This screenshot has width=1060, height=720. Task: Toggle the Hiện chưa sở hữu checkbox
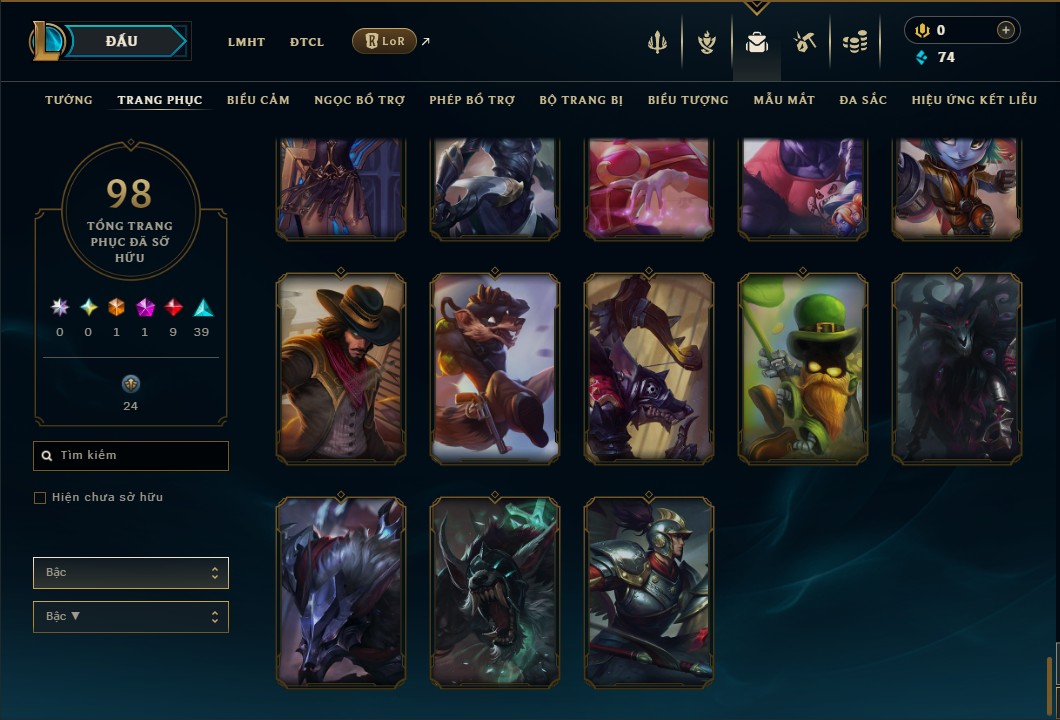(40, 498)
